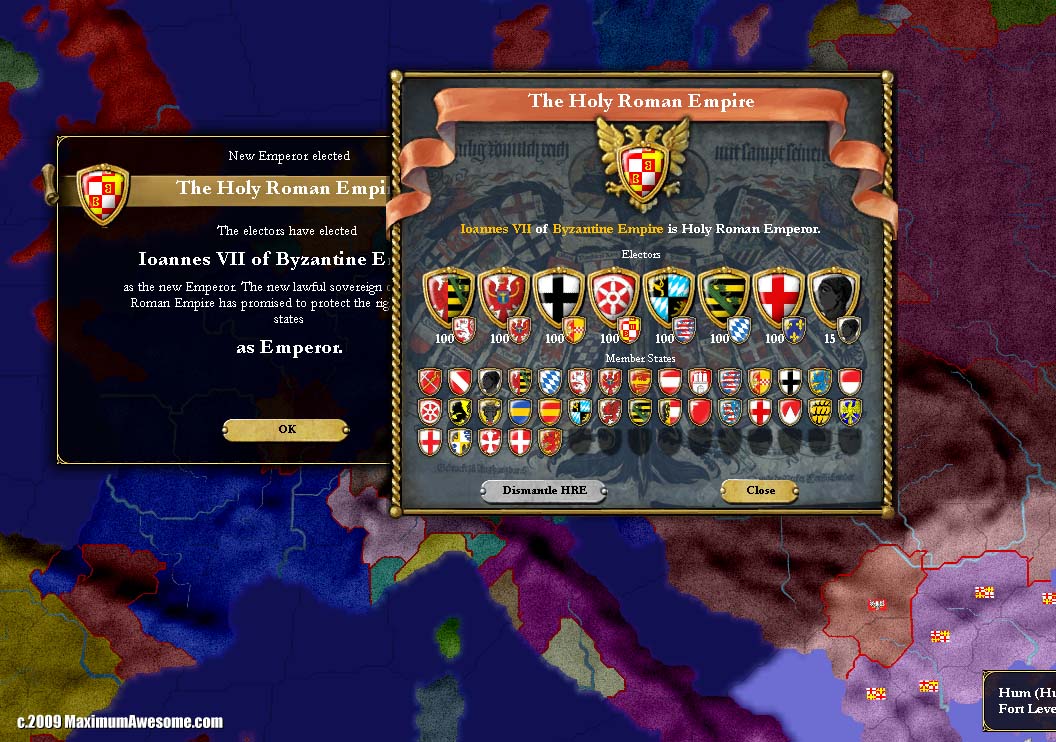Confirm the new emperor with OK

click(x=286, y=430)
